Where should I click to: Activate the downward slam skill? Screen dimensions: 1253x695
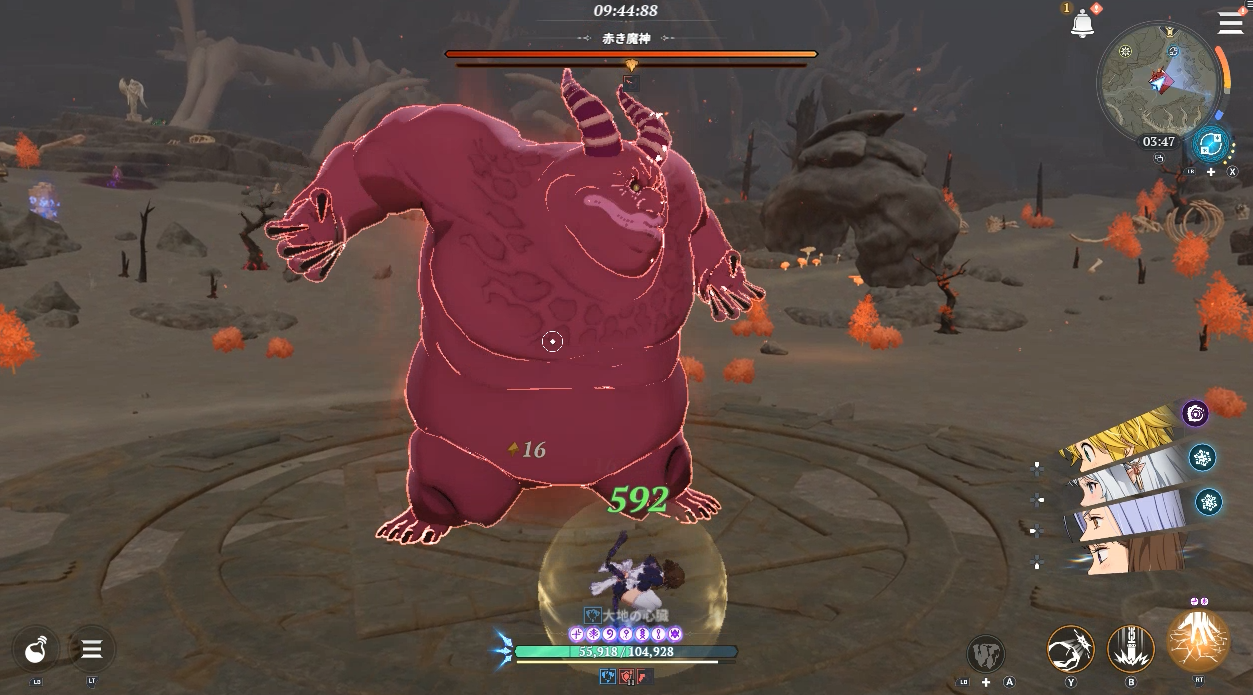tap(1131, 650)
